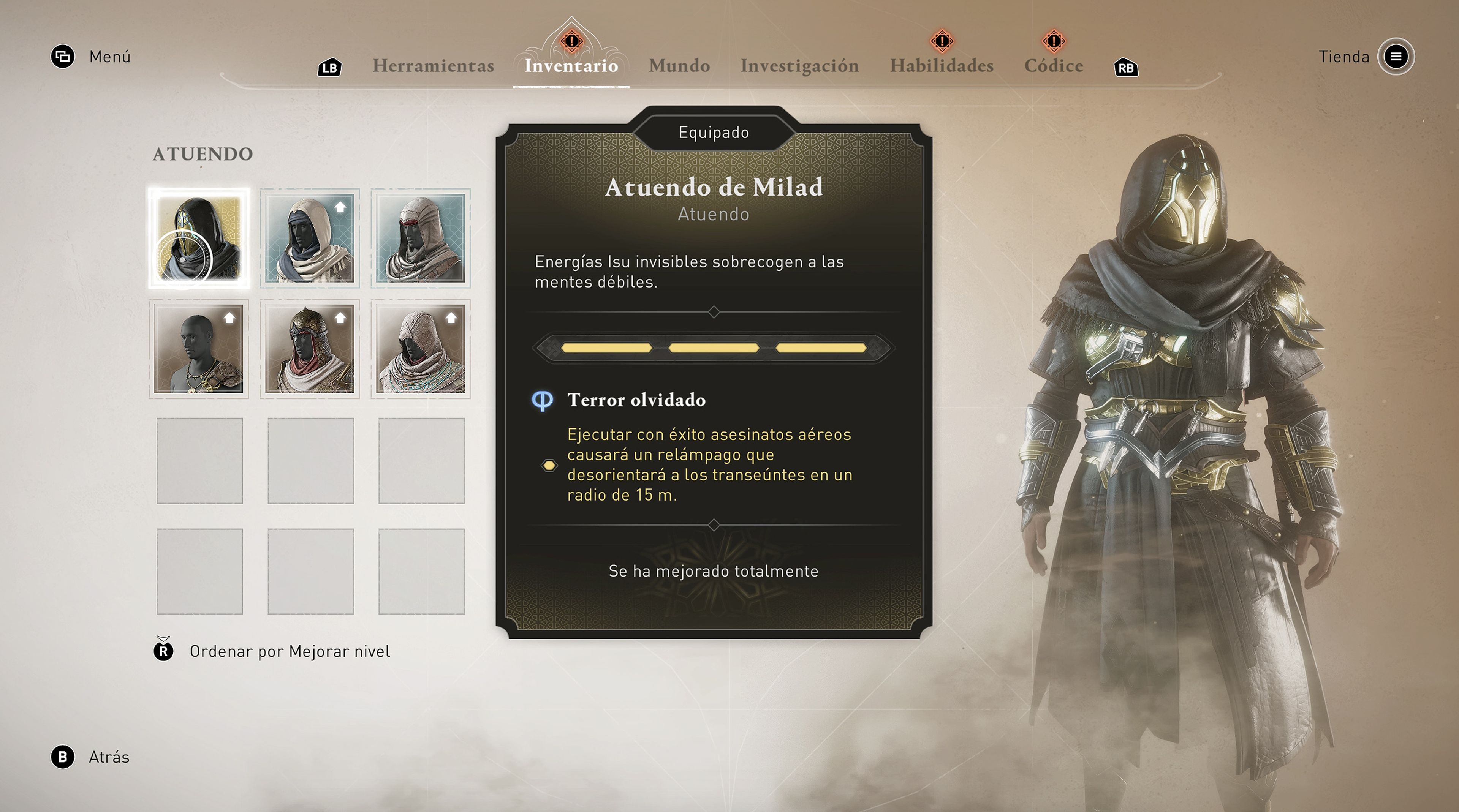Click the LB shoulder button icon

click(x=330, y=66)
